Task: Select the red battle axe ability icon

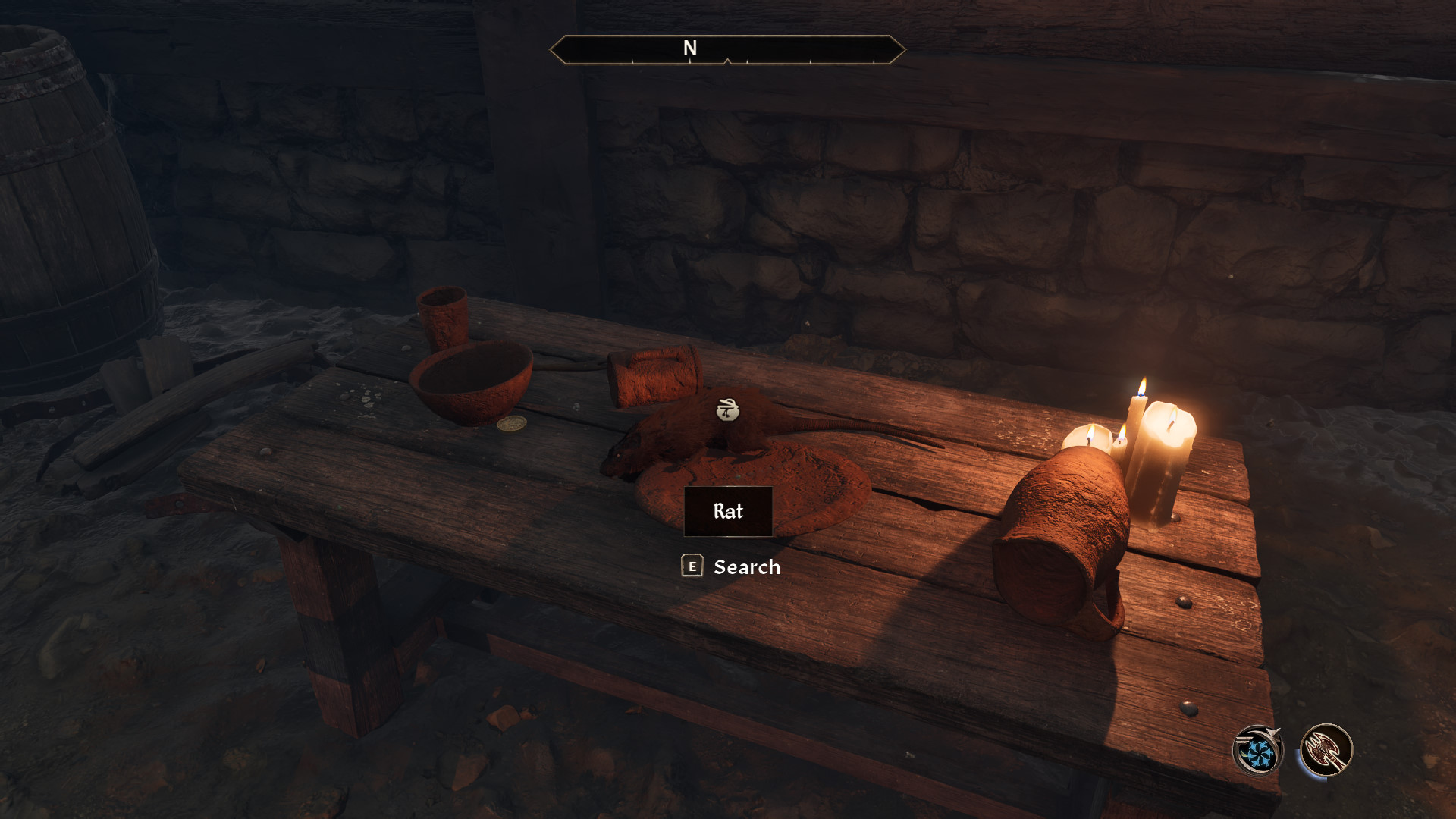Action: 1326,750
